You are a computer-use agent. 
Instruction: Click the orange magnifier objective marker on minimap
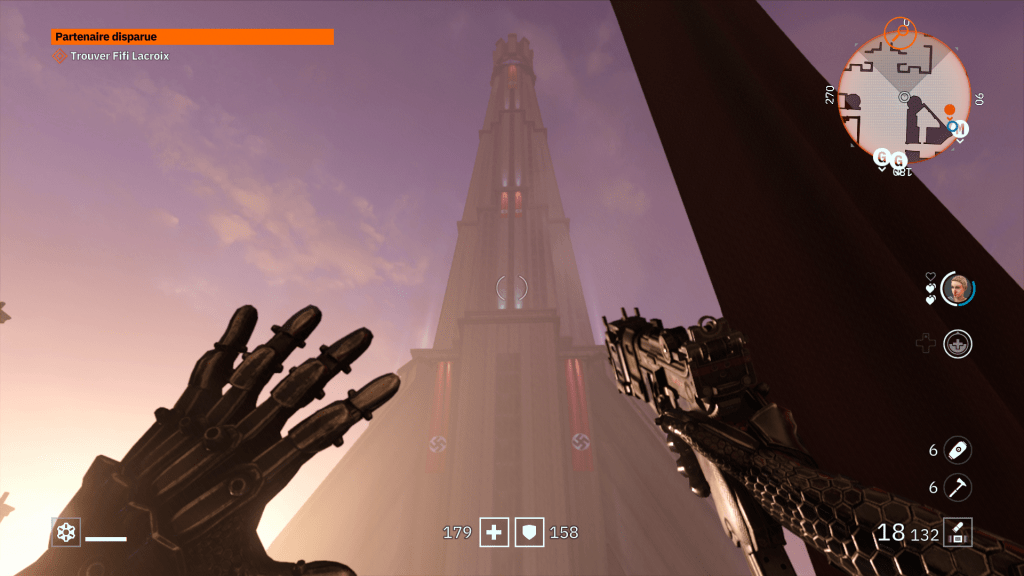(901, 30)
